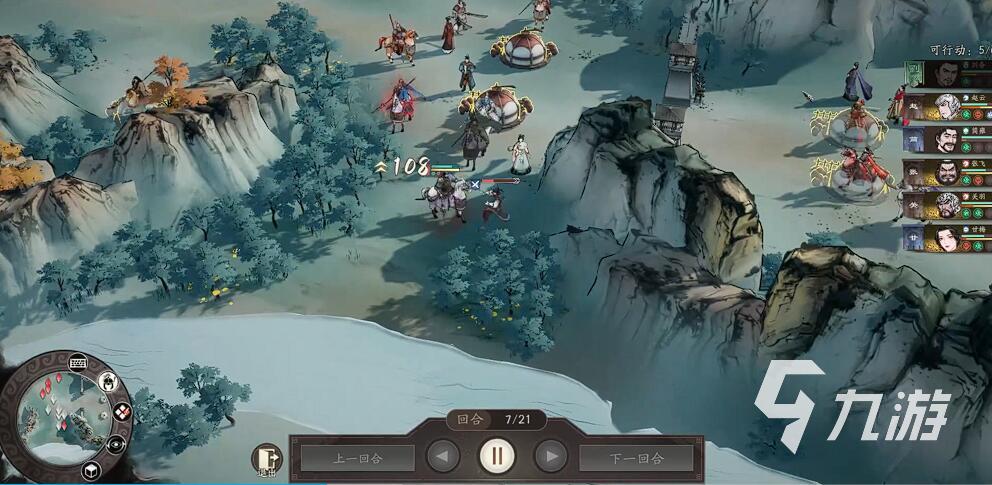The height and width of the screenshot is (485, 992).
Task: Toggle the eye view icon on the minimap
Action: (x=116, y=443)
